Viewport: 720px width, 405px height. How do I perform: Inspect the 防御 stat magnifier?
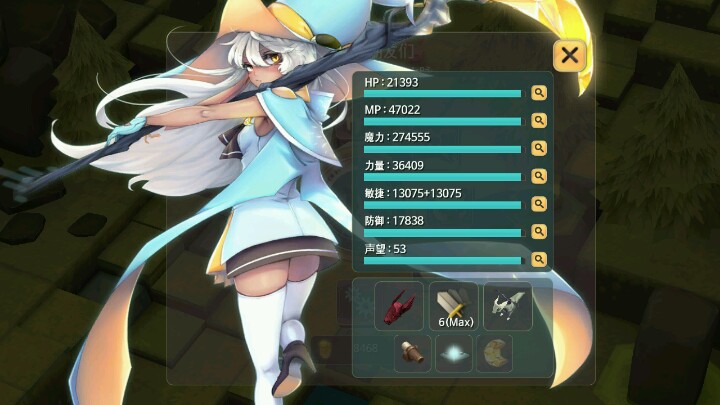point(539,231)
